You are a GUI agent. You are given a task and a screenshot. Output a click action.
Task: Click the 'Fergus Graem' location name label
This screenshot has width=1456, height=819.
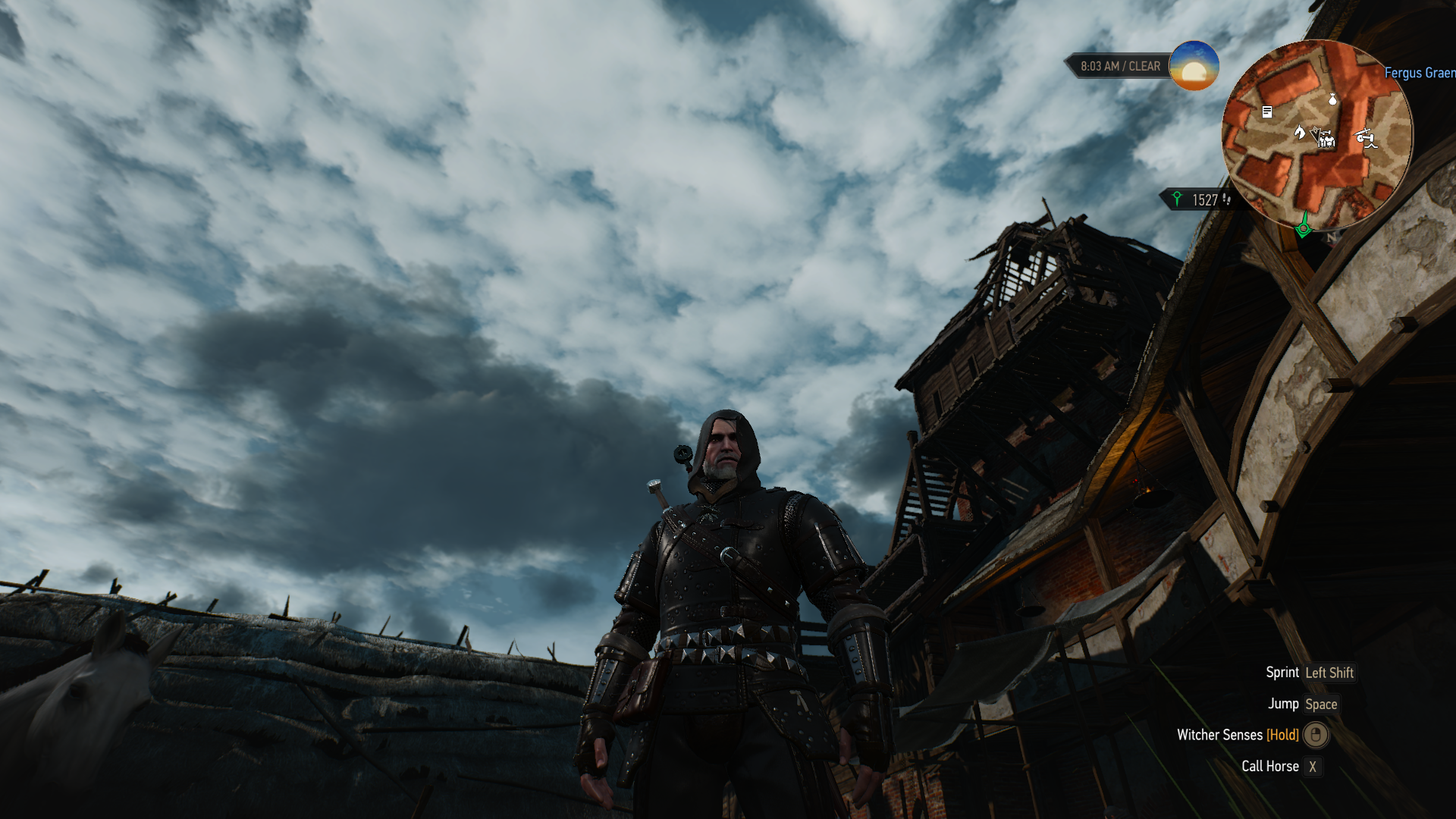(x=1419, y=74)
